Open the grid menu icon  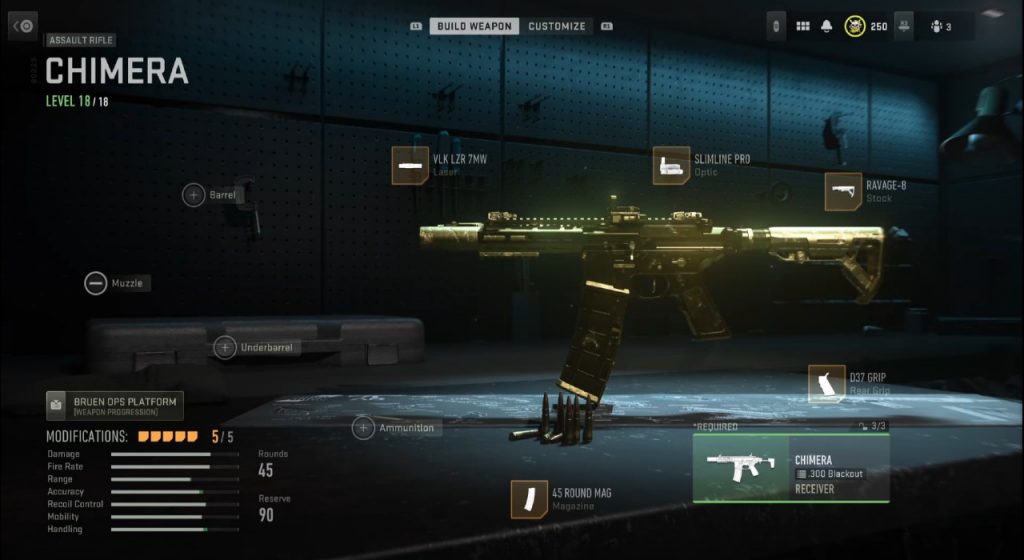[x=802, y=26]
